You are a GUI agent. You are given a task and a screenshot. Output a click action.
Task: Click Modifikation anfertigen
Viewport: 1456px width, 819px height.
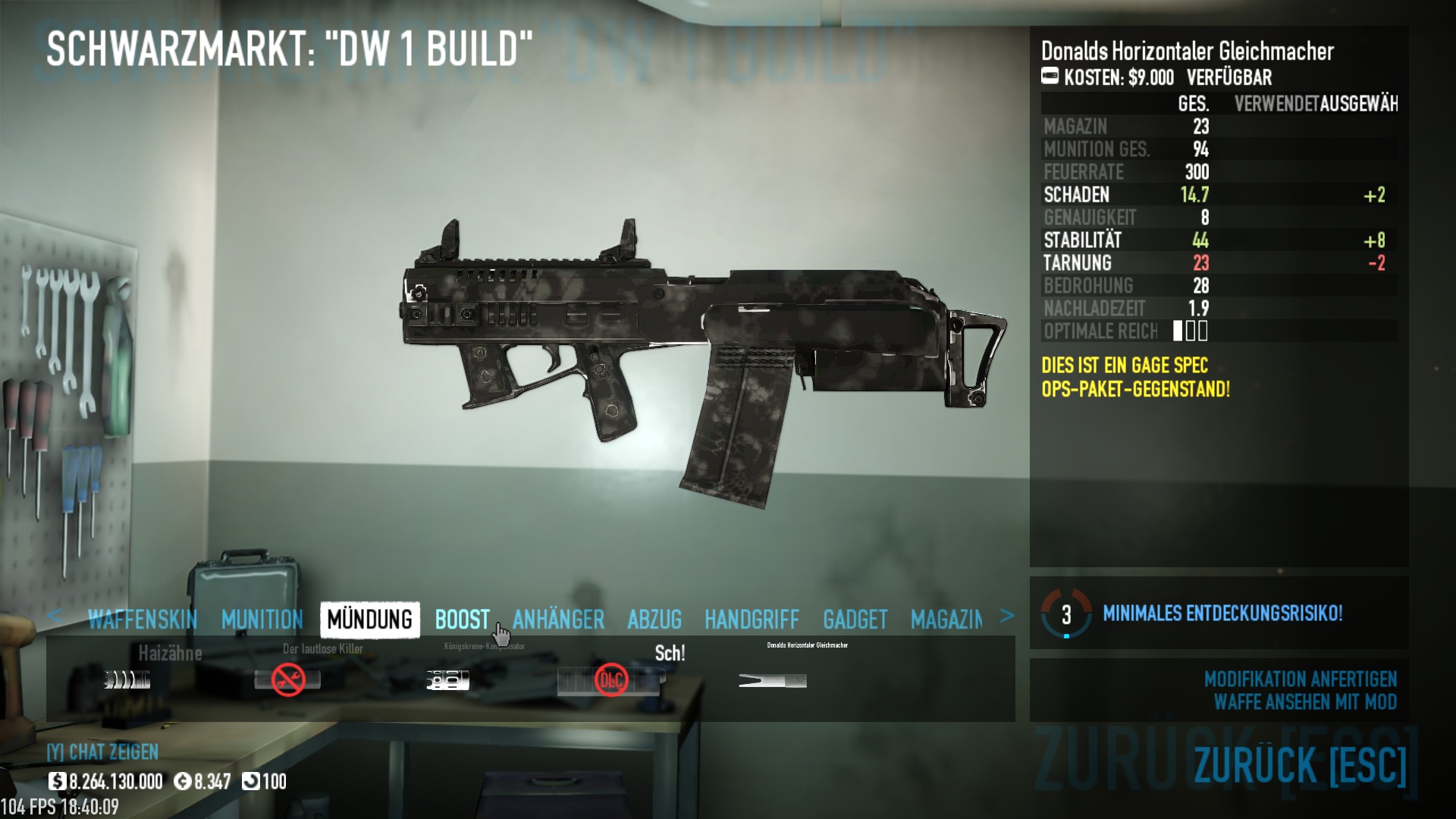point(1300,679)
